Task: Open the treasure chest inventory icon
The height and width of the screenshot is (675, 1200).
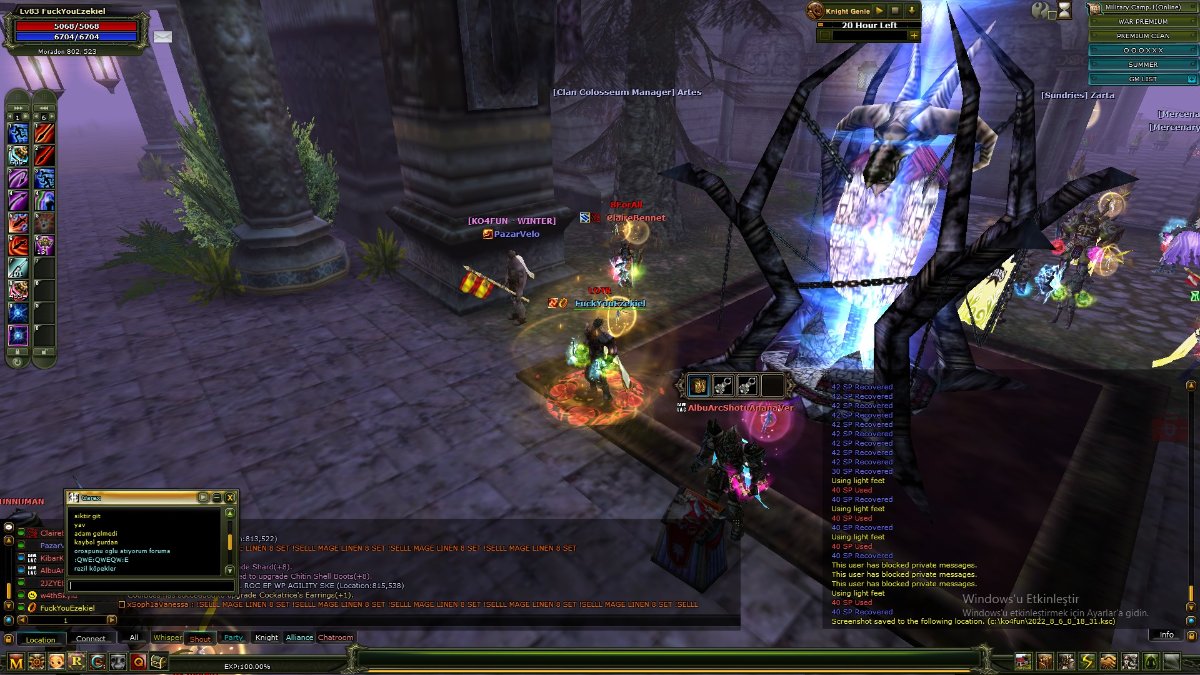Action: point(158,661)
